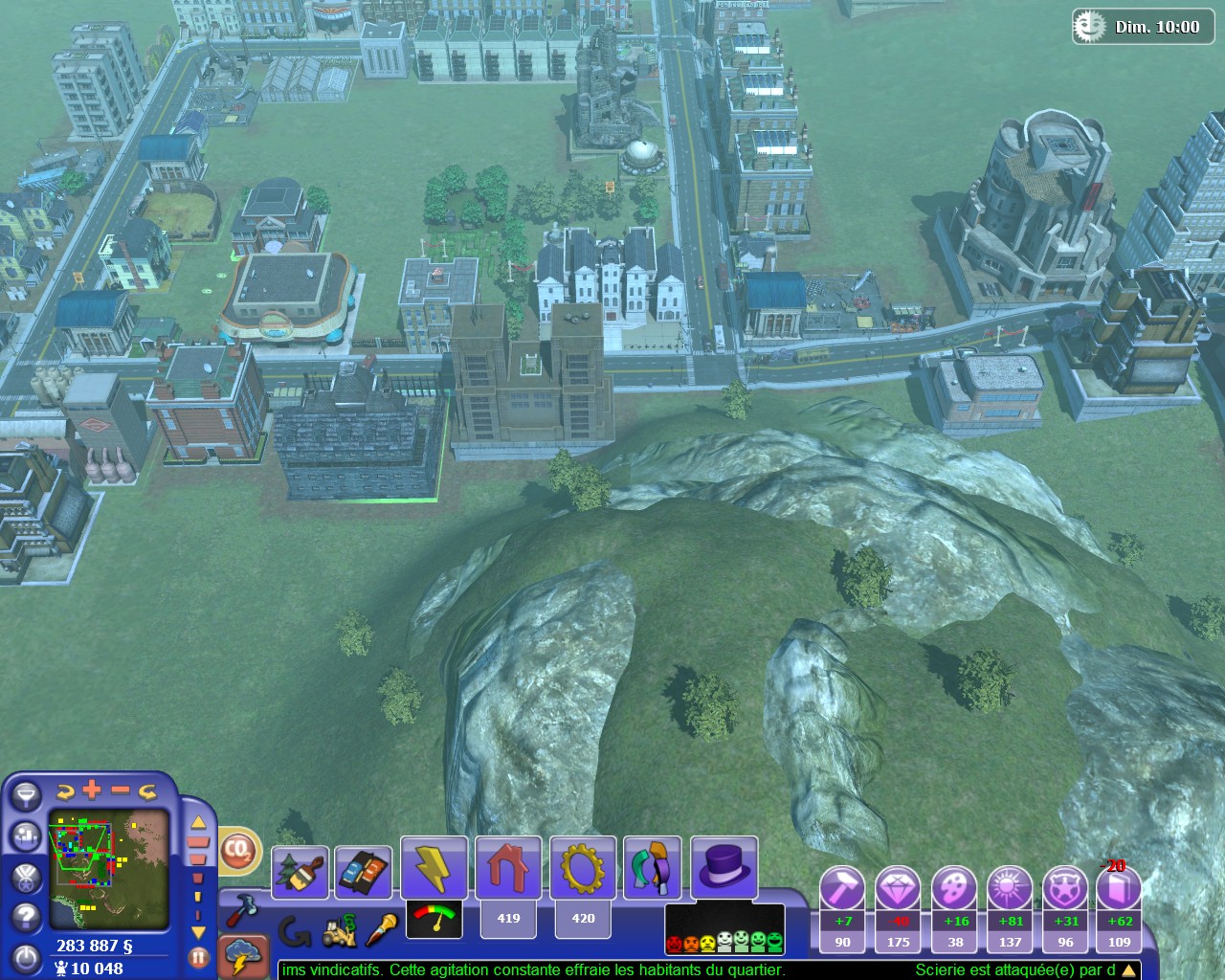Select the tree and paintbrush terrain tool
This screenshot has width=1225, height=980.
click(x=300, y=872)
